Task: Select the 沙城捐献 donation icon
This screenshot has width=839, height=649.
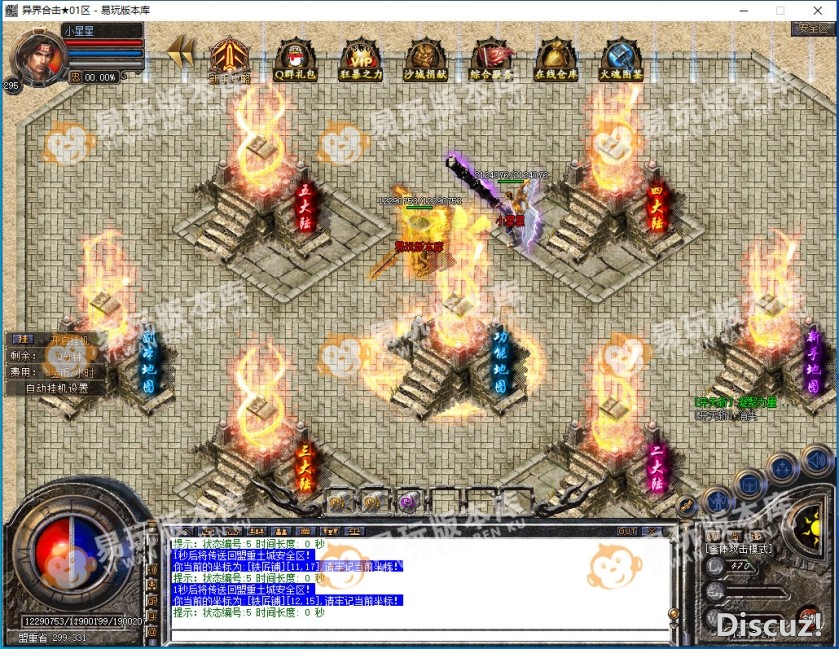Action: tap(425, 57)
